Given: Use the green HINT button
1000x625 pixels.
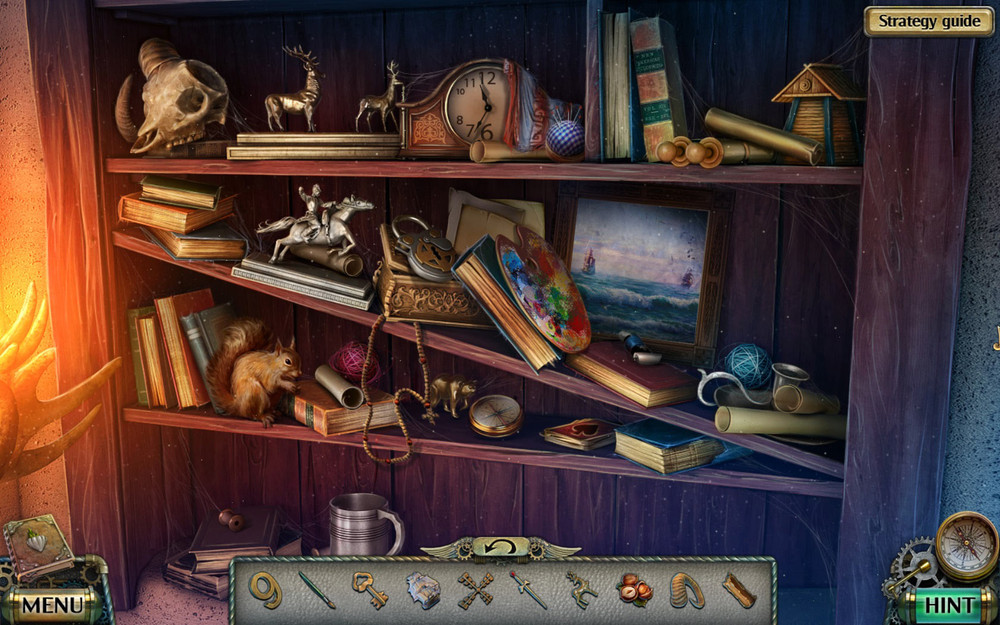Looking at the screenshot, I should click(948, 604).
